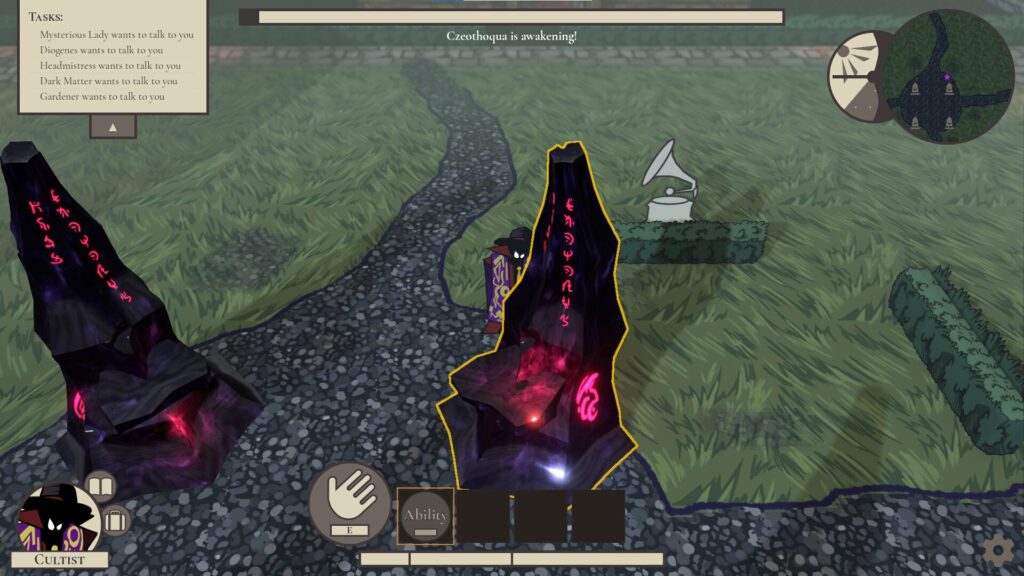Select the Diogenes task entry
Screen dimensions: 1024x576
[101, 50]
